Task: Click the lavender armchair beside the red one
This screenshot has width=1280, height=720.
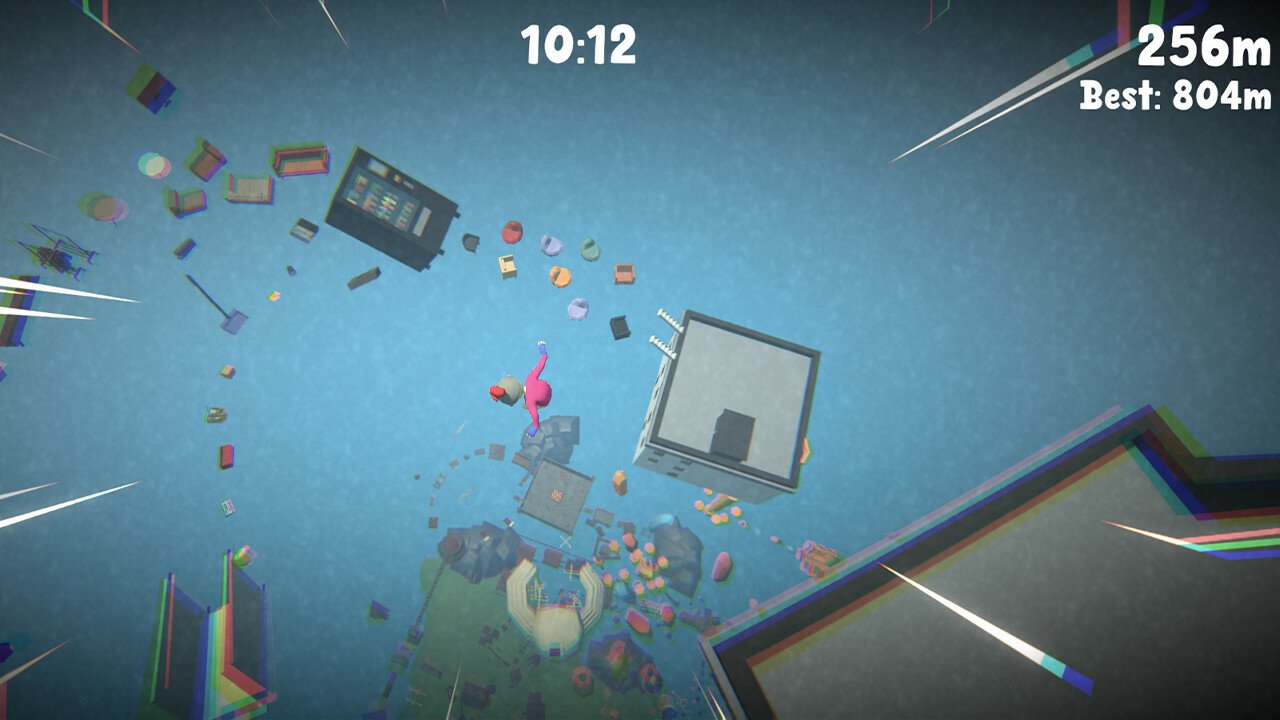Action: point(552,245)
